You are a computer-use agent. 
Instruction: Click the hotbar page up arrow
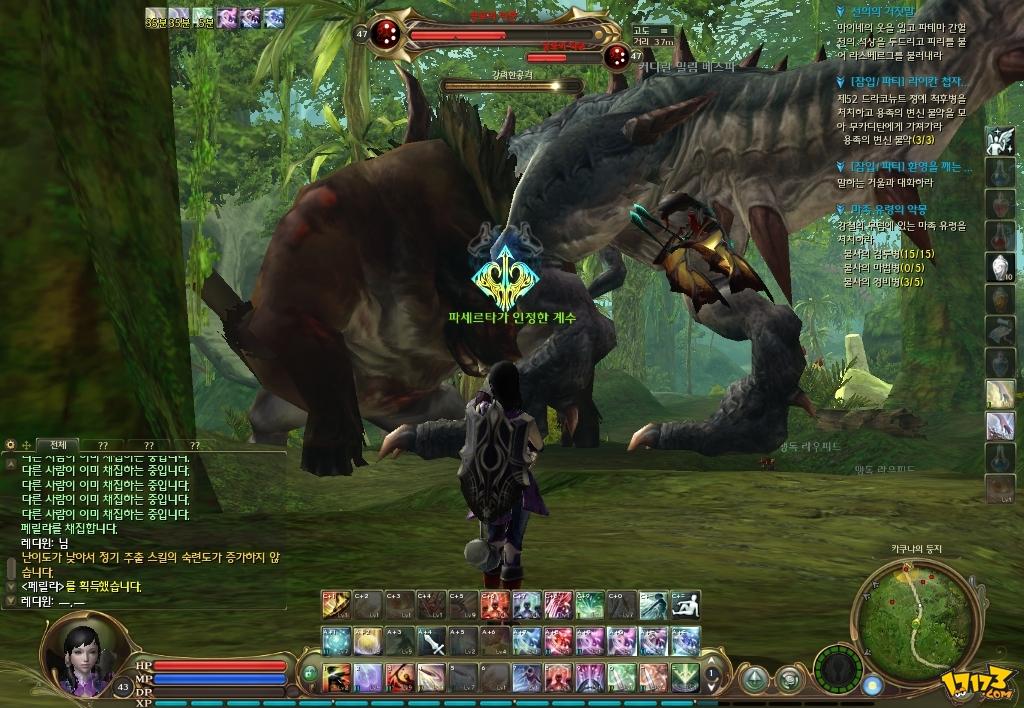pyautogui.click(x=712, y=662)
